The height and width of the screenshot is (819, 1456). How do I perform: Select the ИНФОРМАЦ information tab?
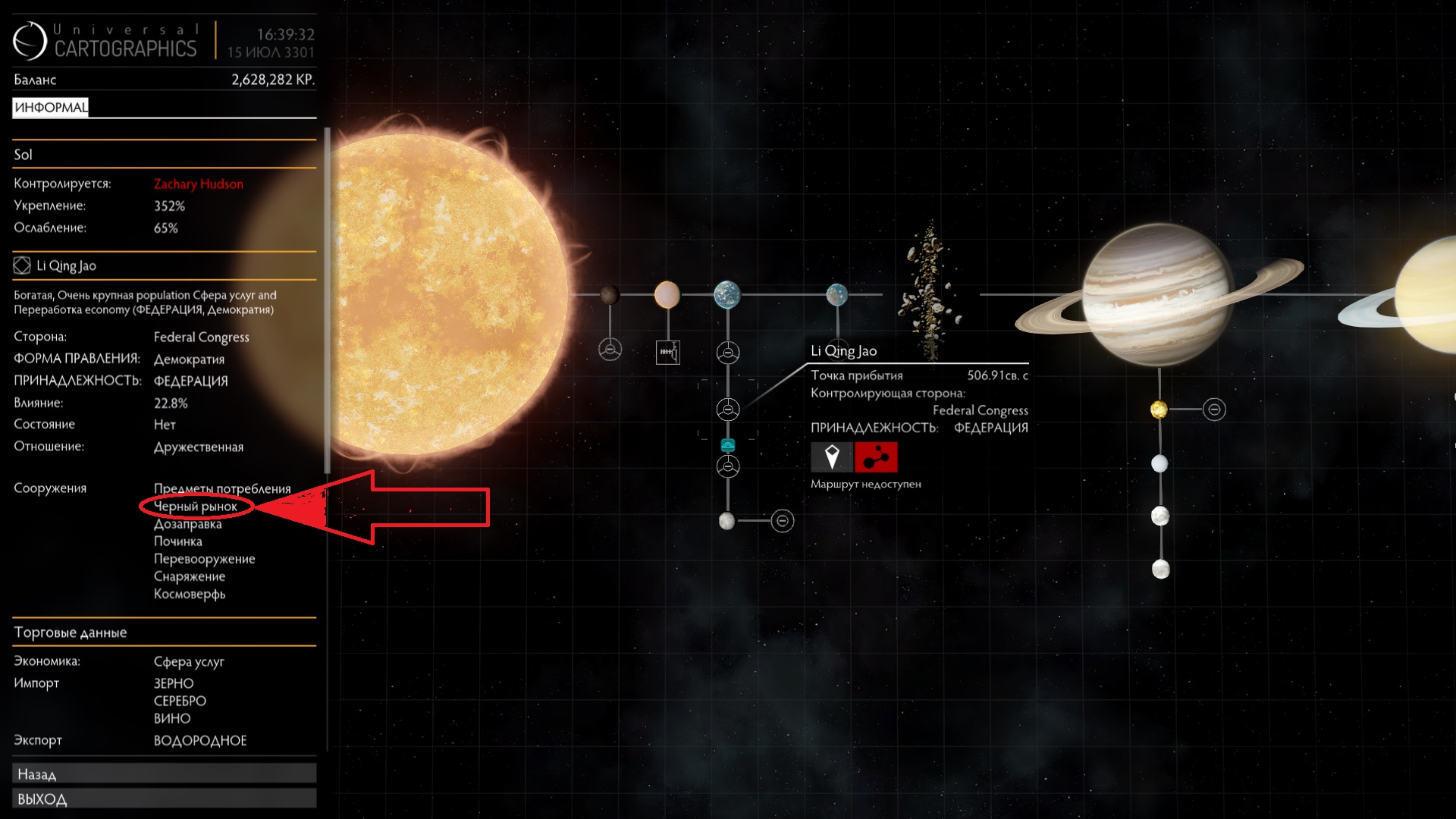click(51, 107)
